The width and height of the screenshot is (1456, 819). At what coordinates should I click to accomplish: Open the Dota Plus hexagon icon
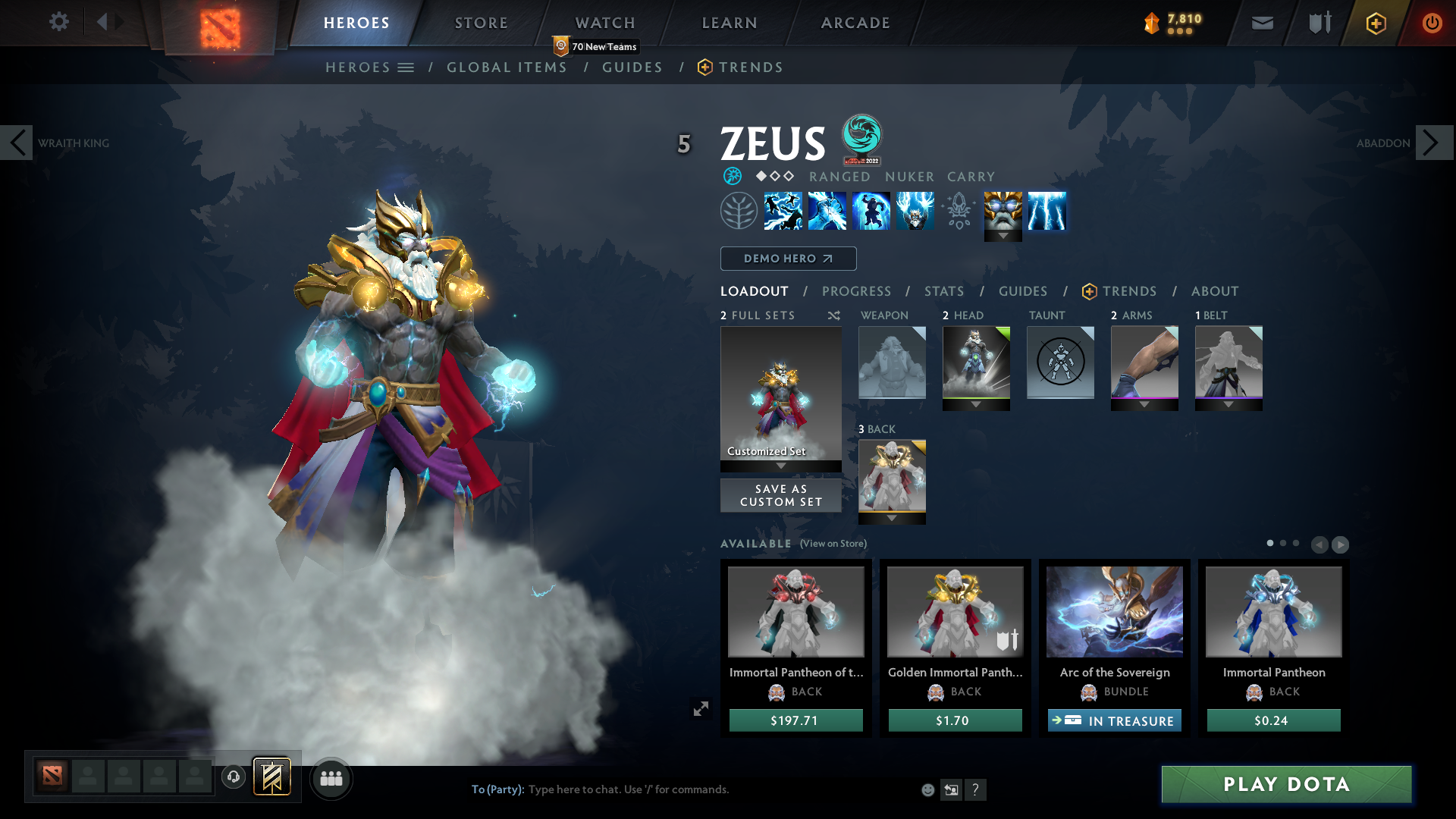coord(1375,23)
